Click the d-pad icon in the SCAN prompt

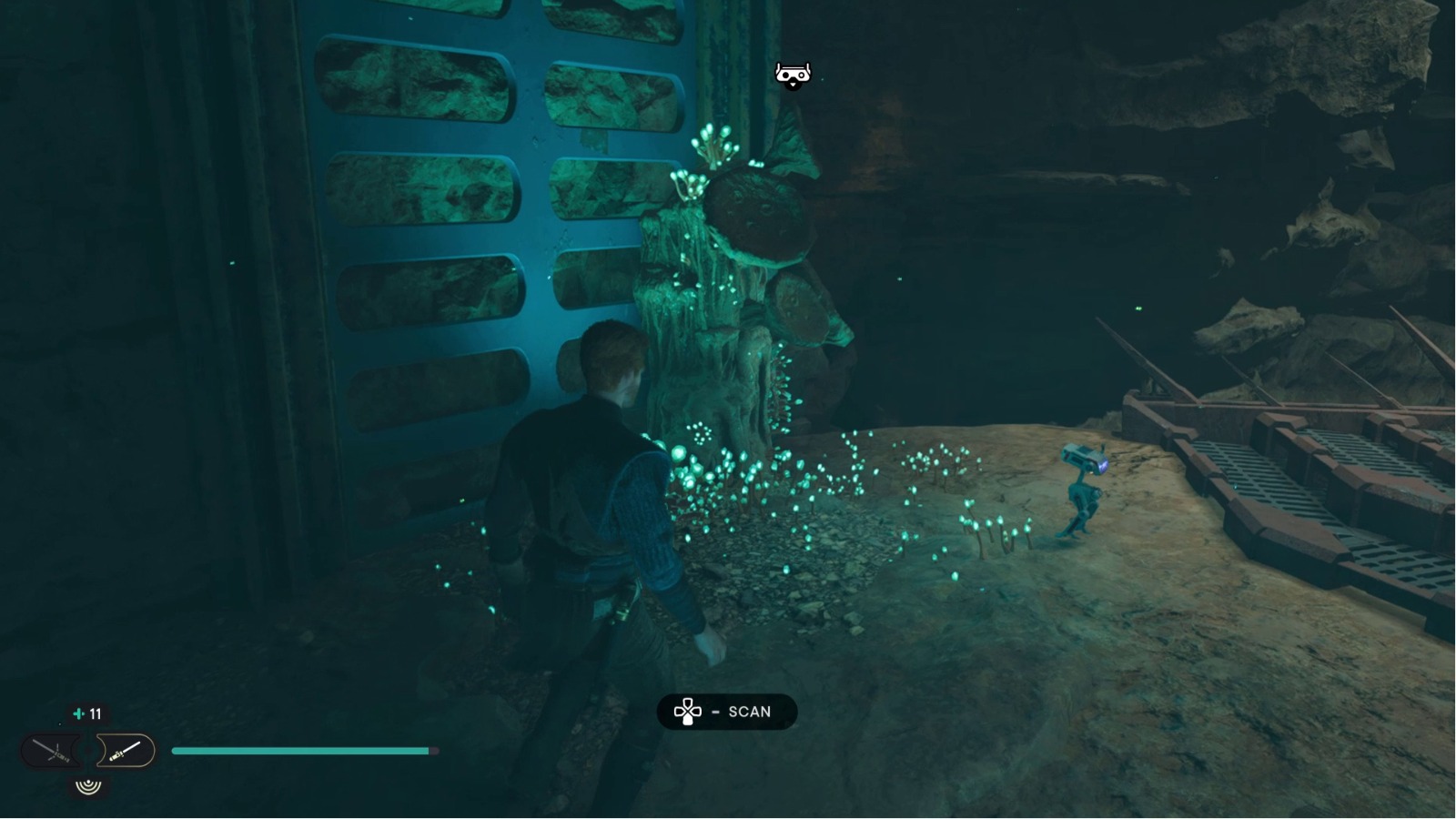coord(688,712)
